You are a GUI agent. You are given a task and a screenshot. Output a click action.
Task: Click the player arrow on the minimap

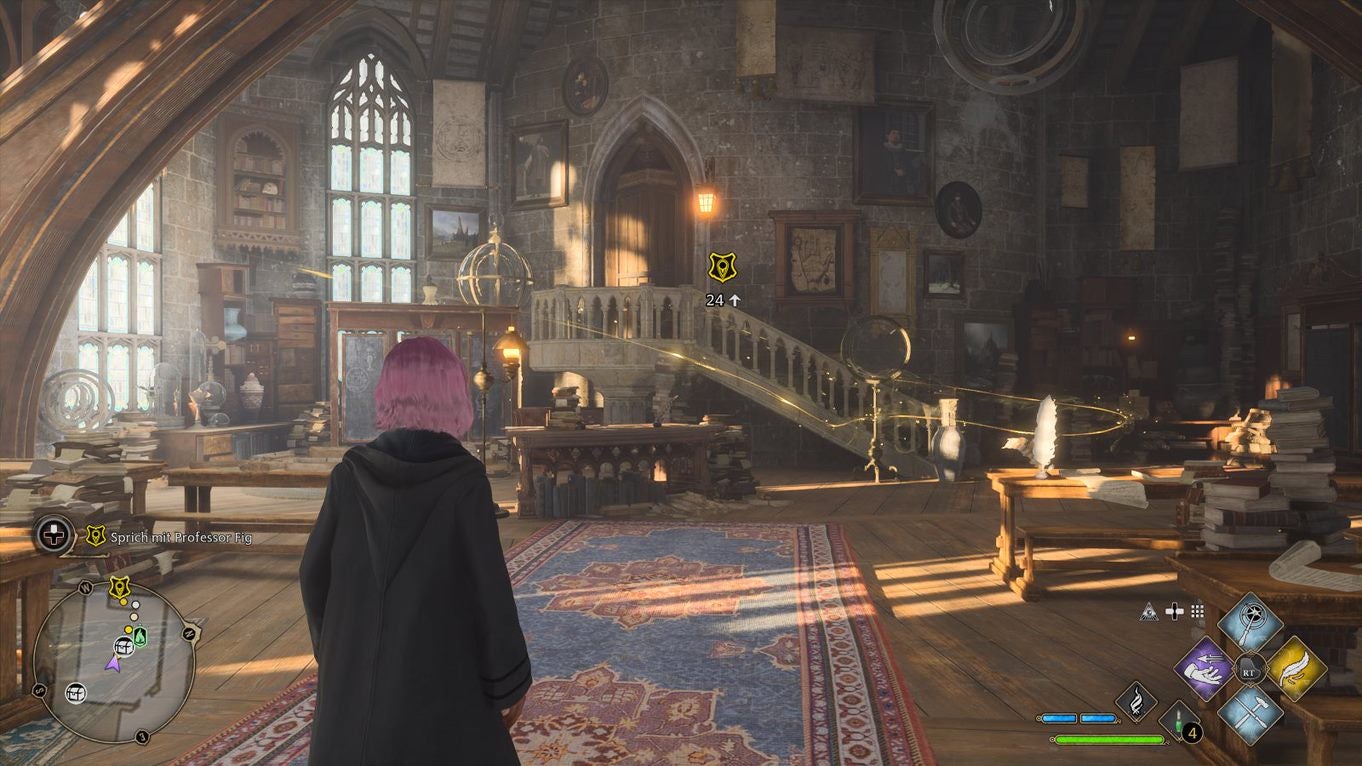point(115,664)
